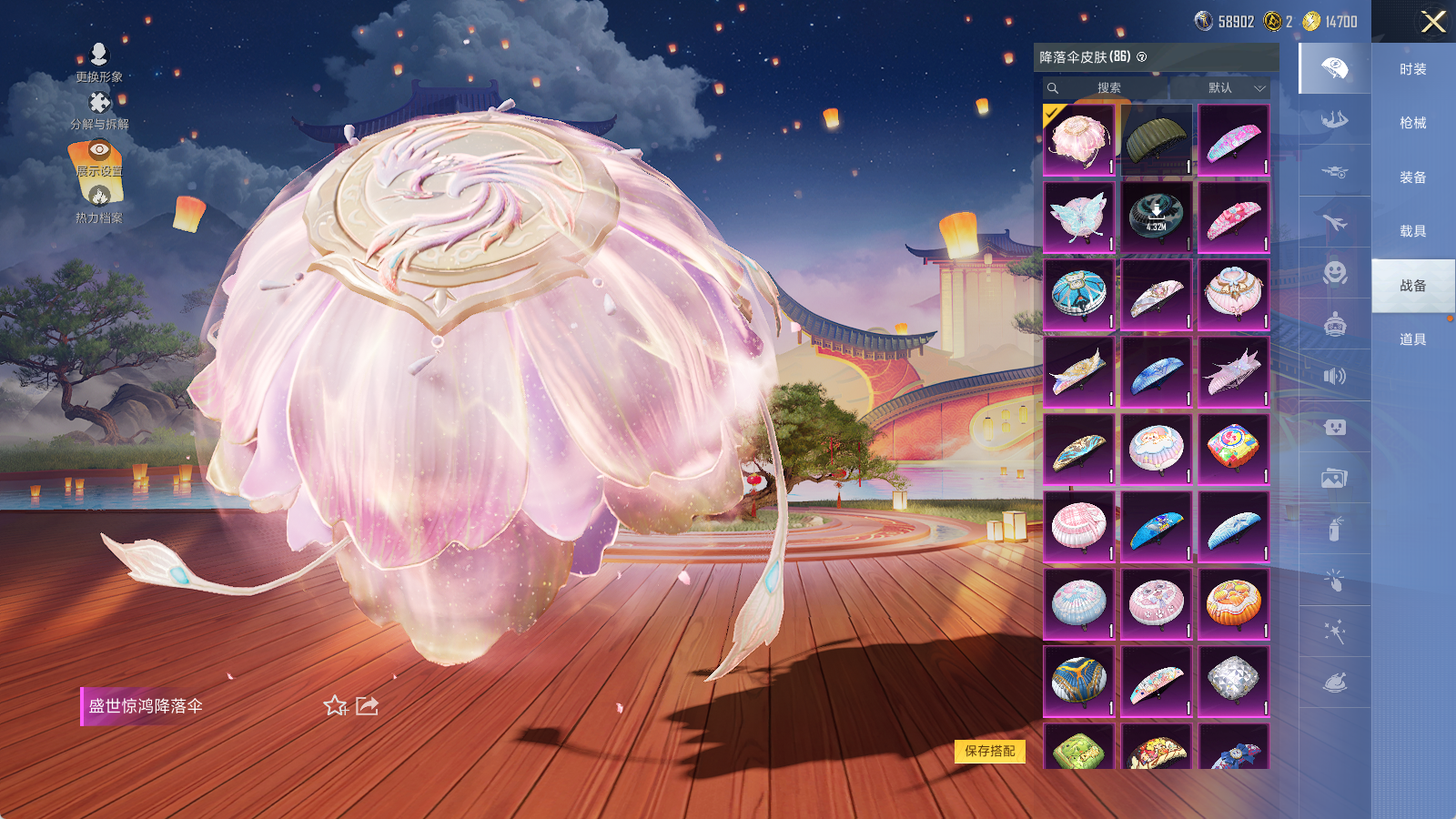Open 更换形象 to change character
Screen dimensions: 1456x819
tap(99, 62)
